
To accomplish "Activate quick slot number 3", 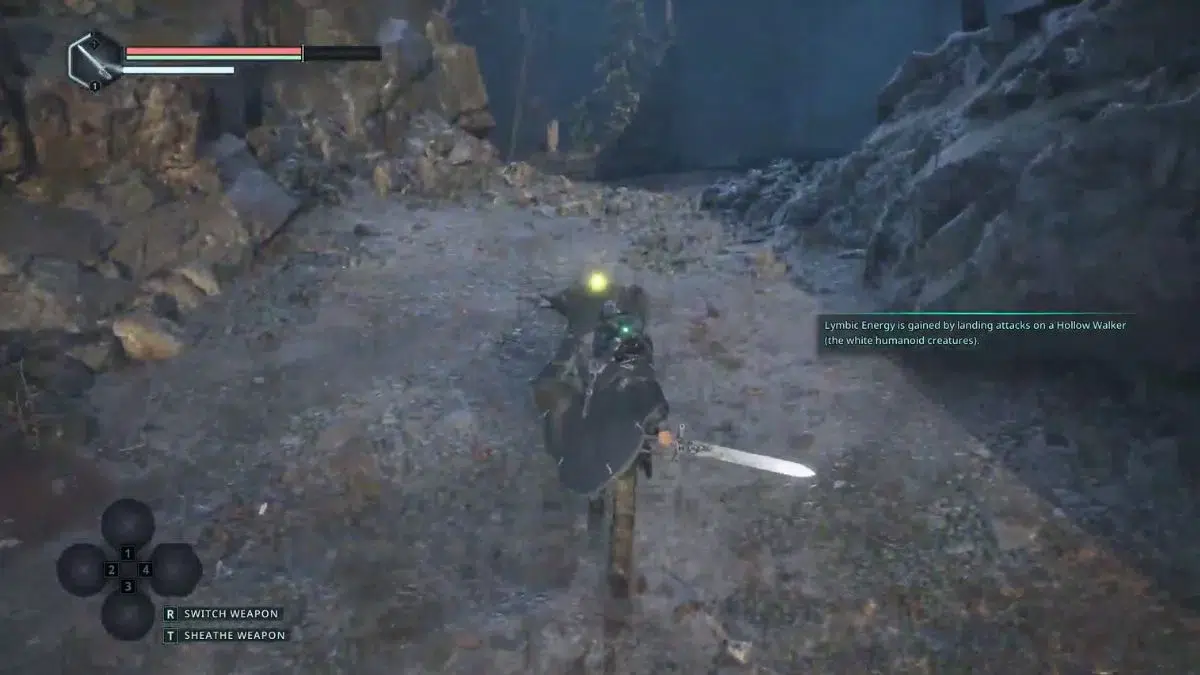I will tap(128, 613).
